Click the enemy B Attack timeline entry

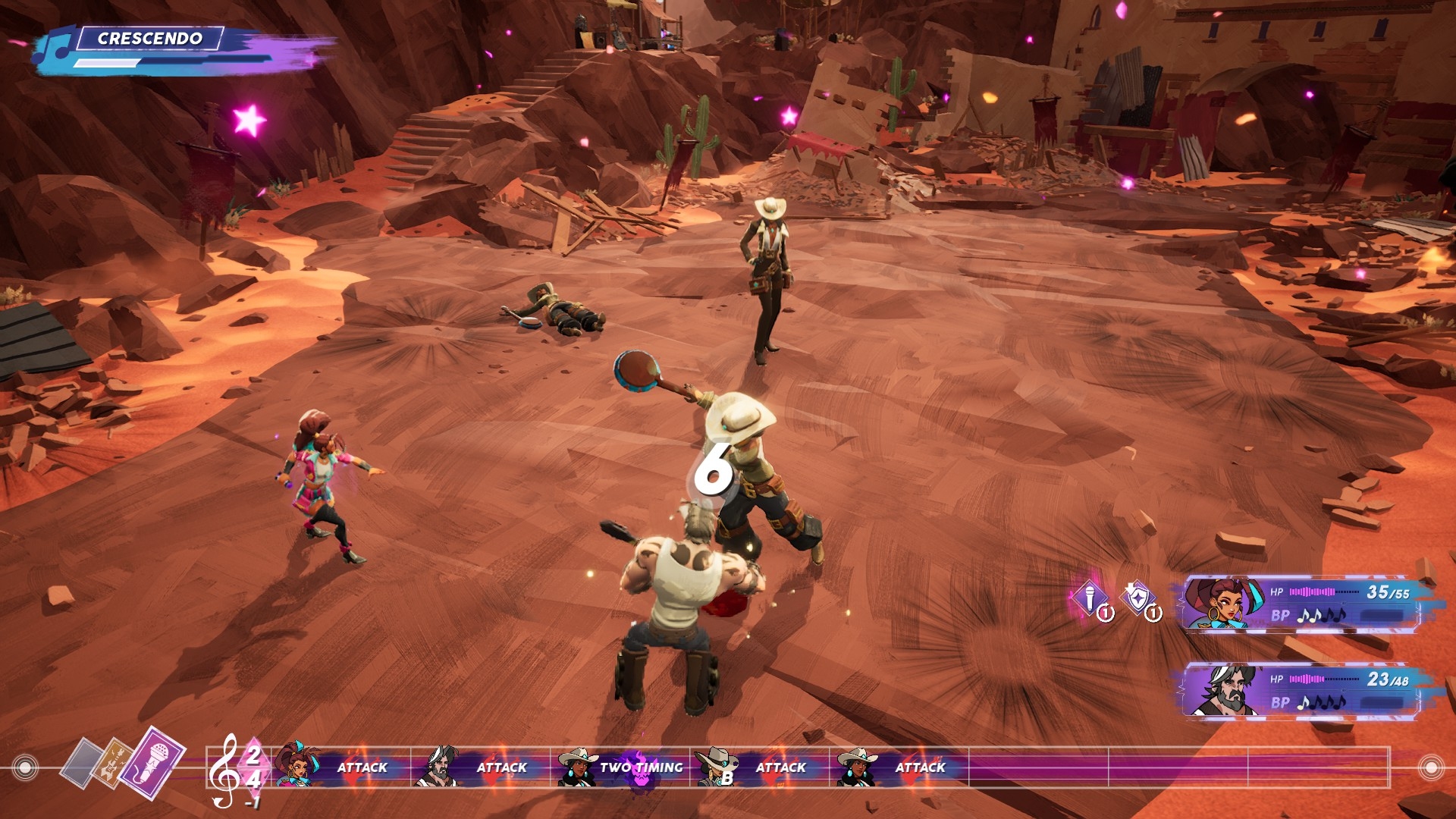(760, 767)
